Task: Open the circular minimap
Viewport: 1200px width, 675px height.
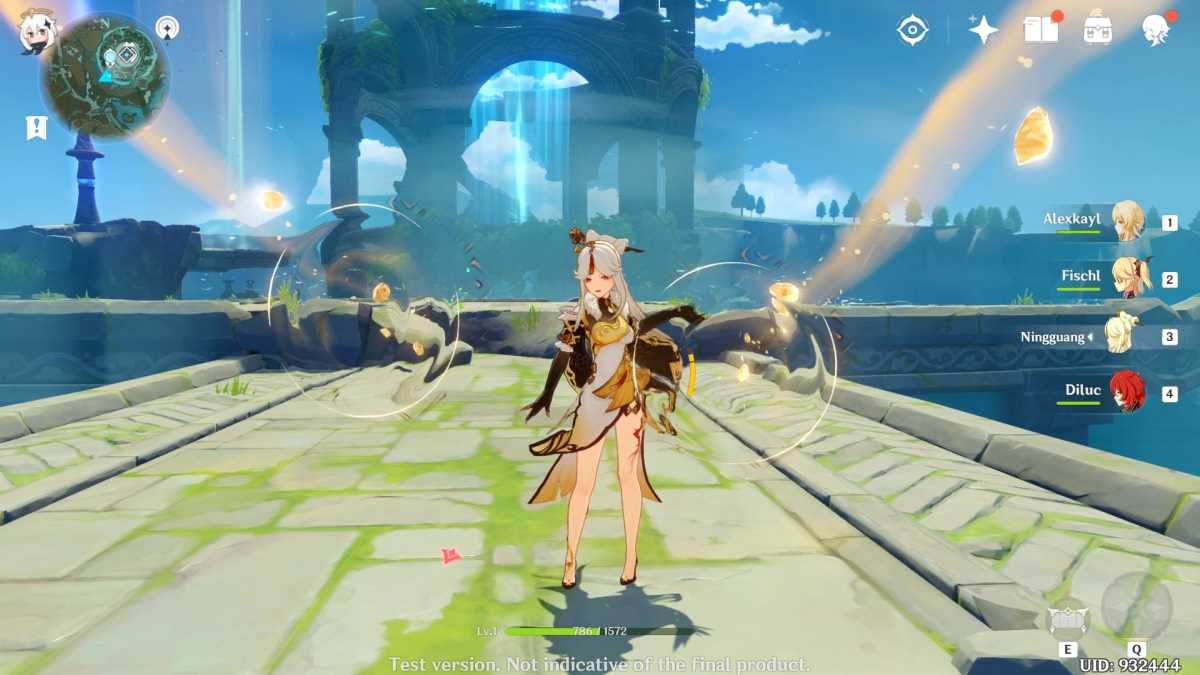Action: [105, 76]
